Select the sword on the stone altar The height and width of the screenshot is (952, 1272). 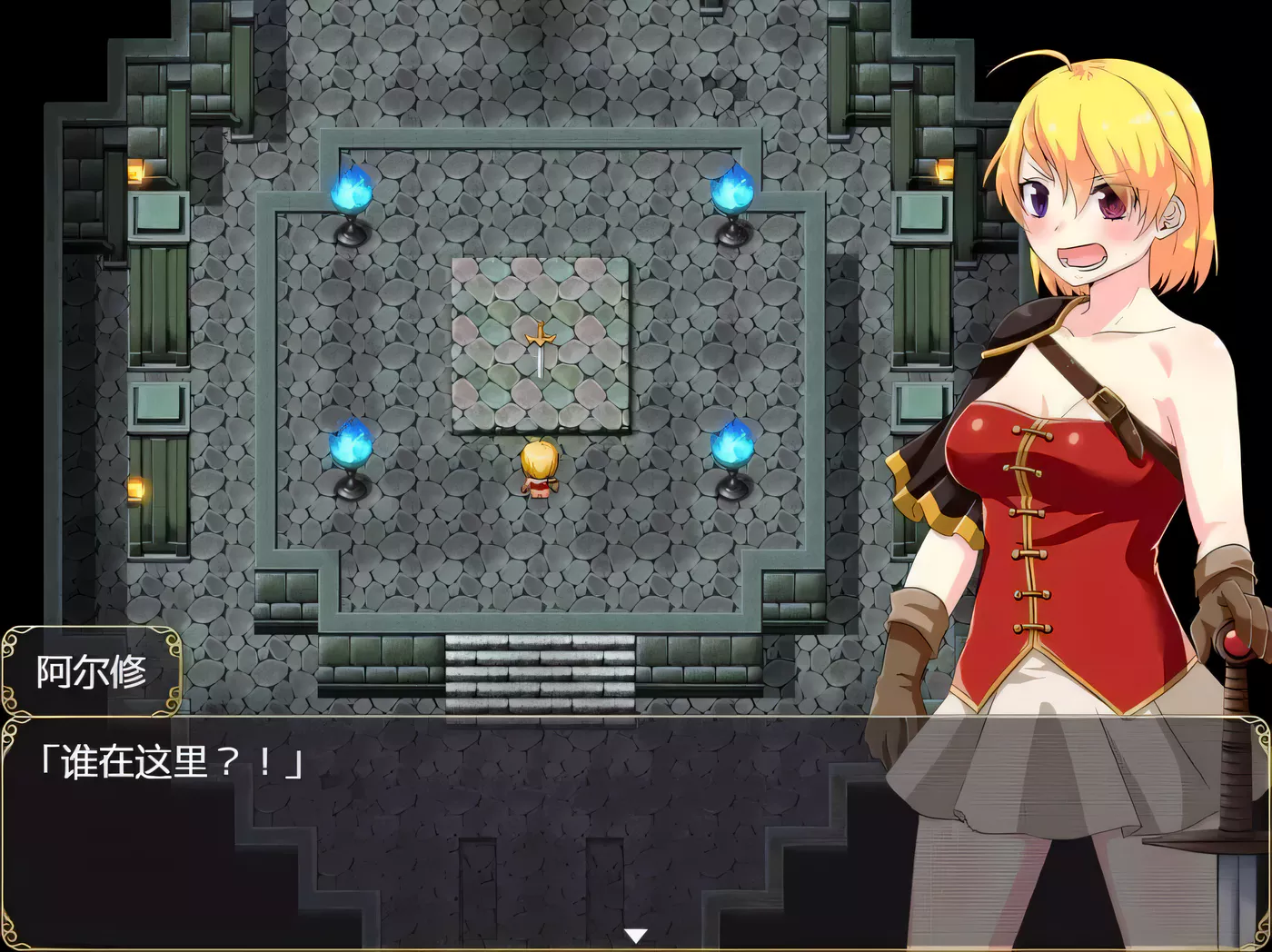tap(539, 350)
